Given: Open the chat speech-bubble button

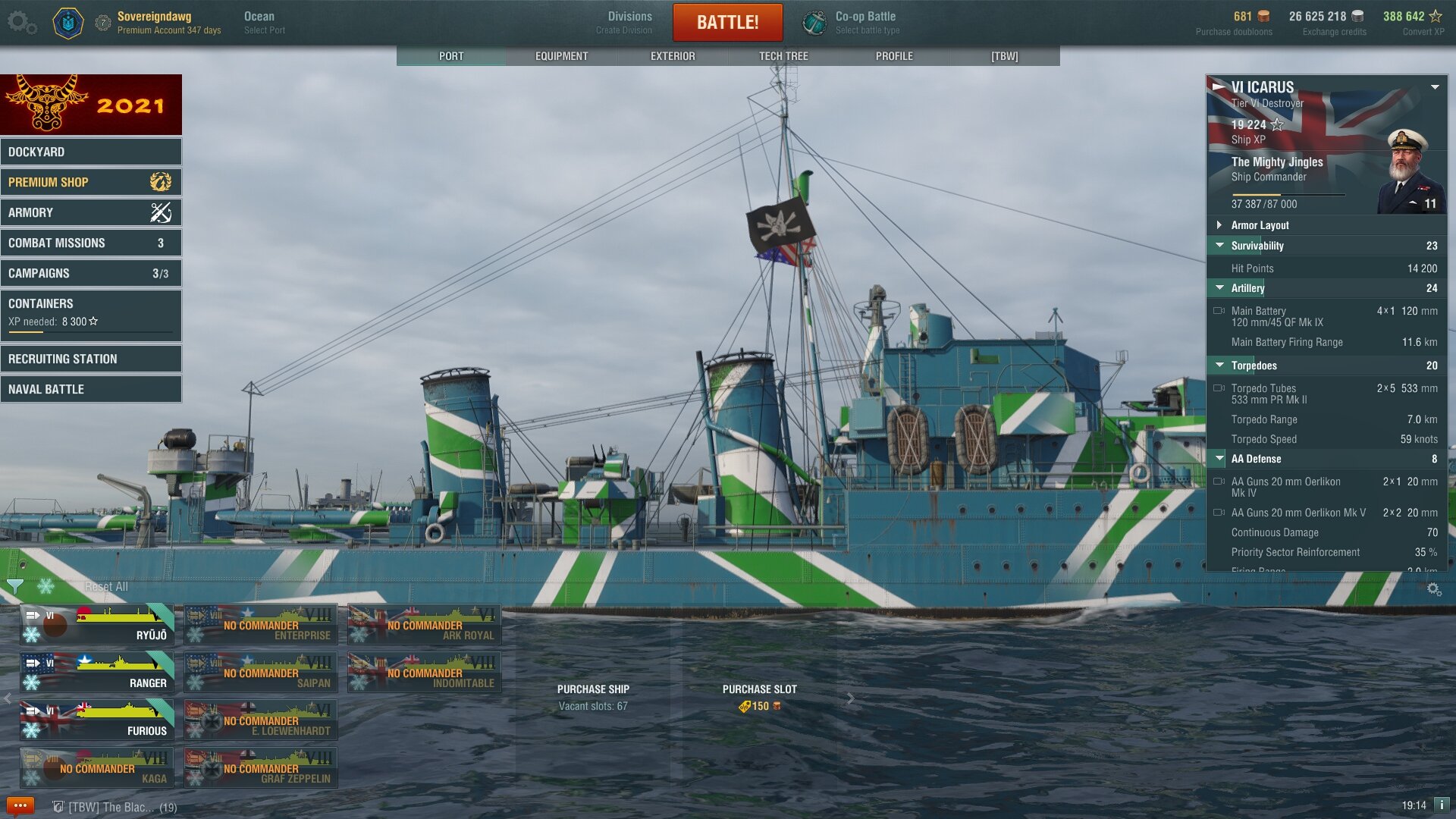Looking at the screenshot, I should point(20,805).
